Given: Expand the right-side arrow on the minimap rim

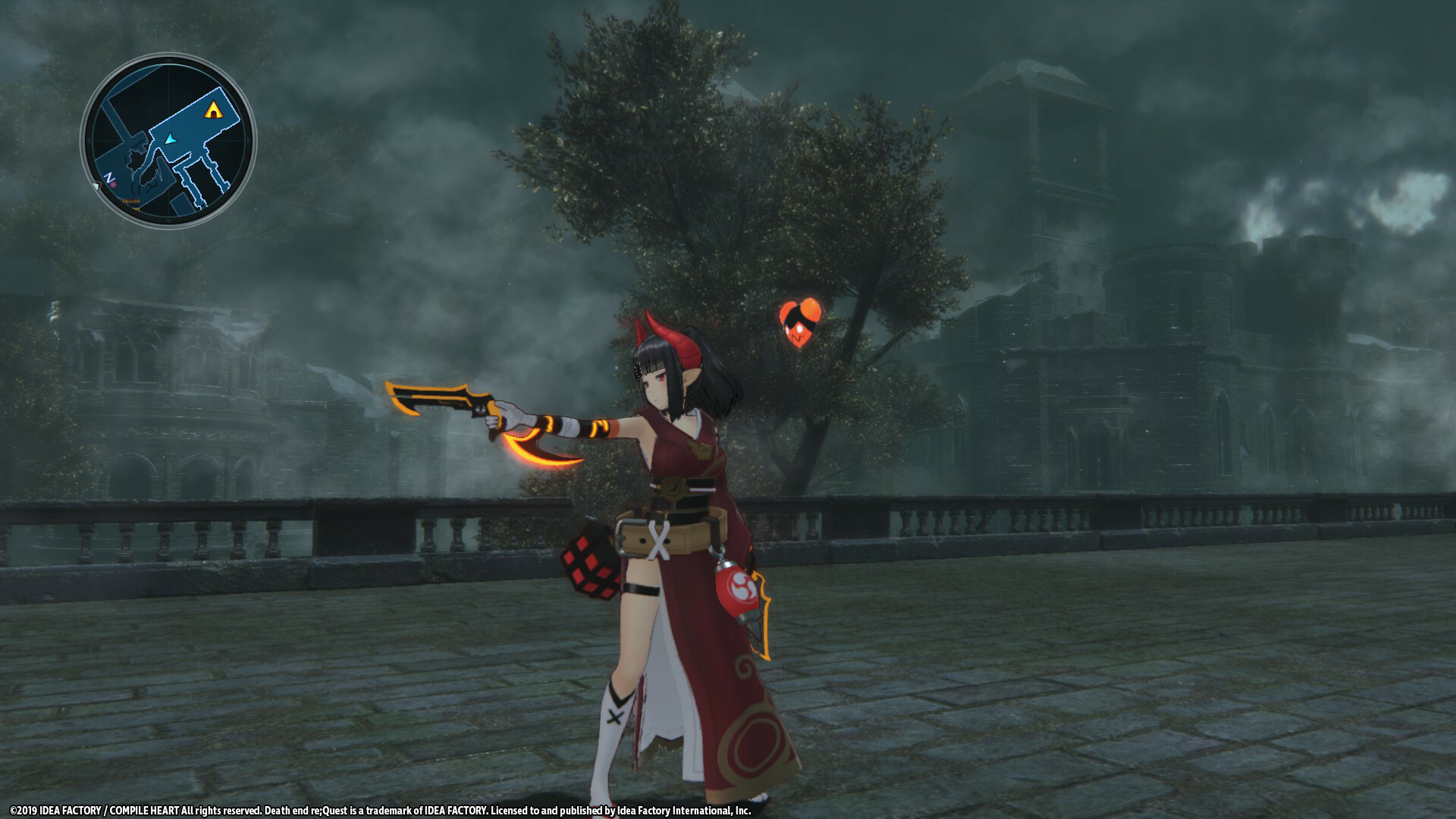Looking at the screenshot, I should (249, 140).
